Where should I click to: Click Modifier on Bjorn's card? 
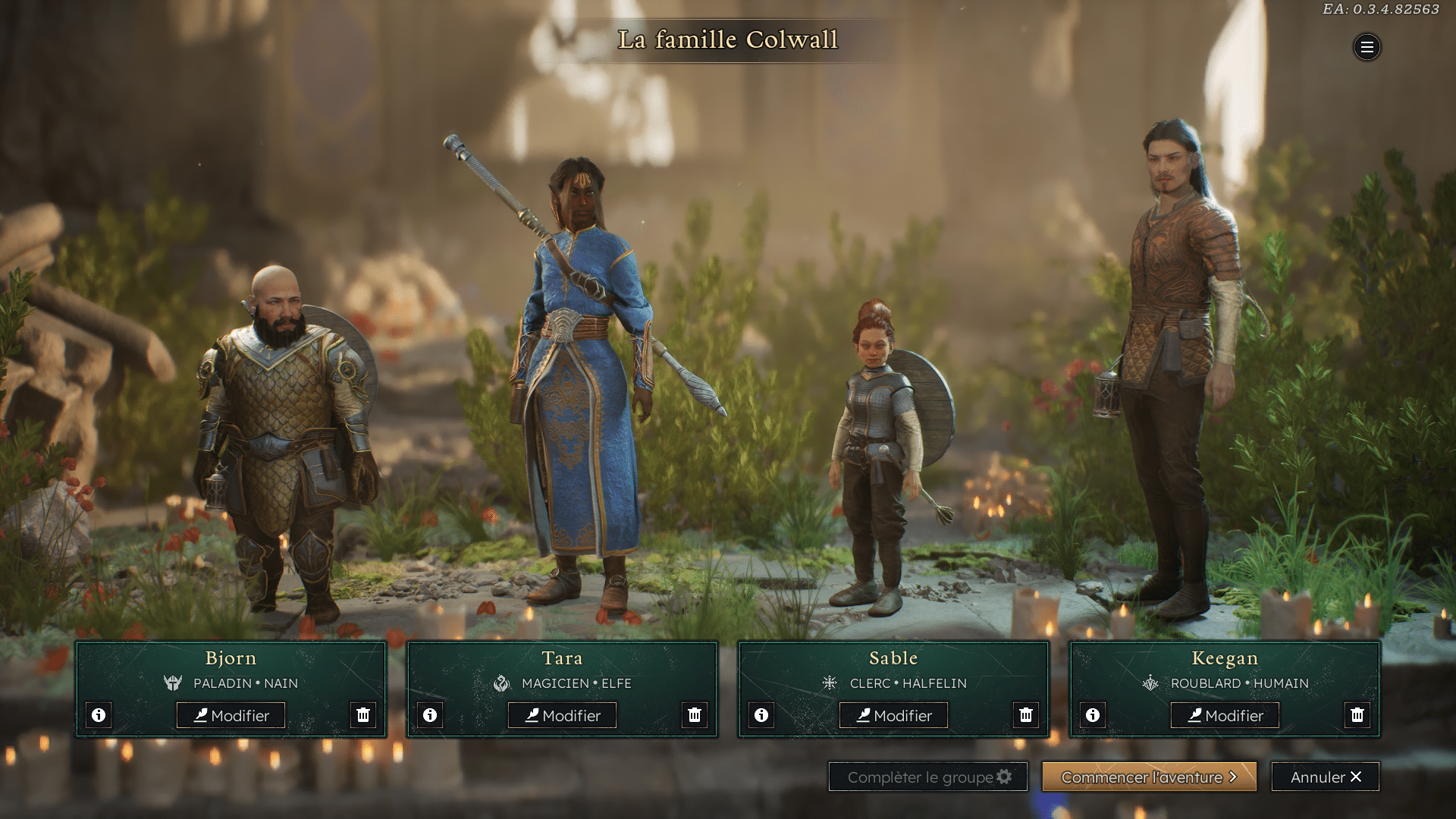[x=231, y=714]
